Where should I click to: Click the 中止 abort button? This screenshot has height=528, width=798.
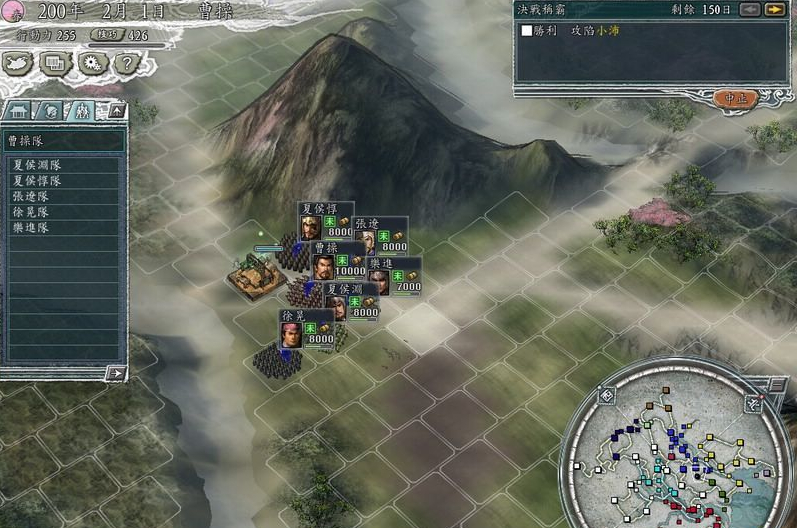coord(733,98)
